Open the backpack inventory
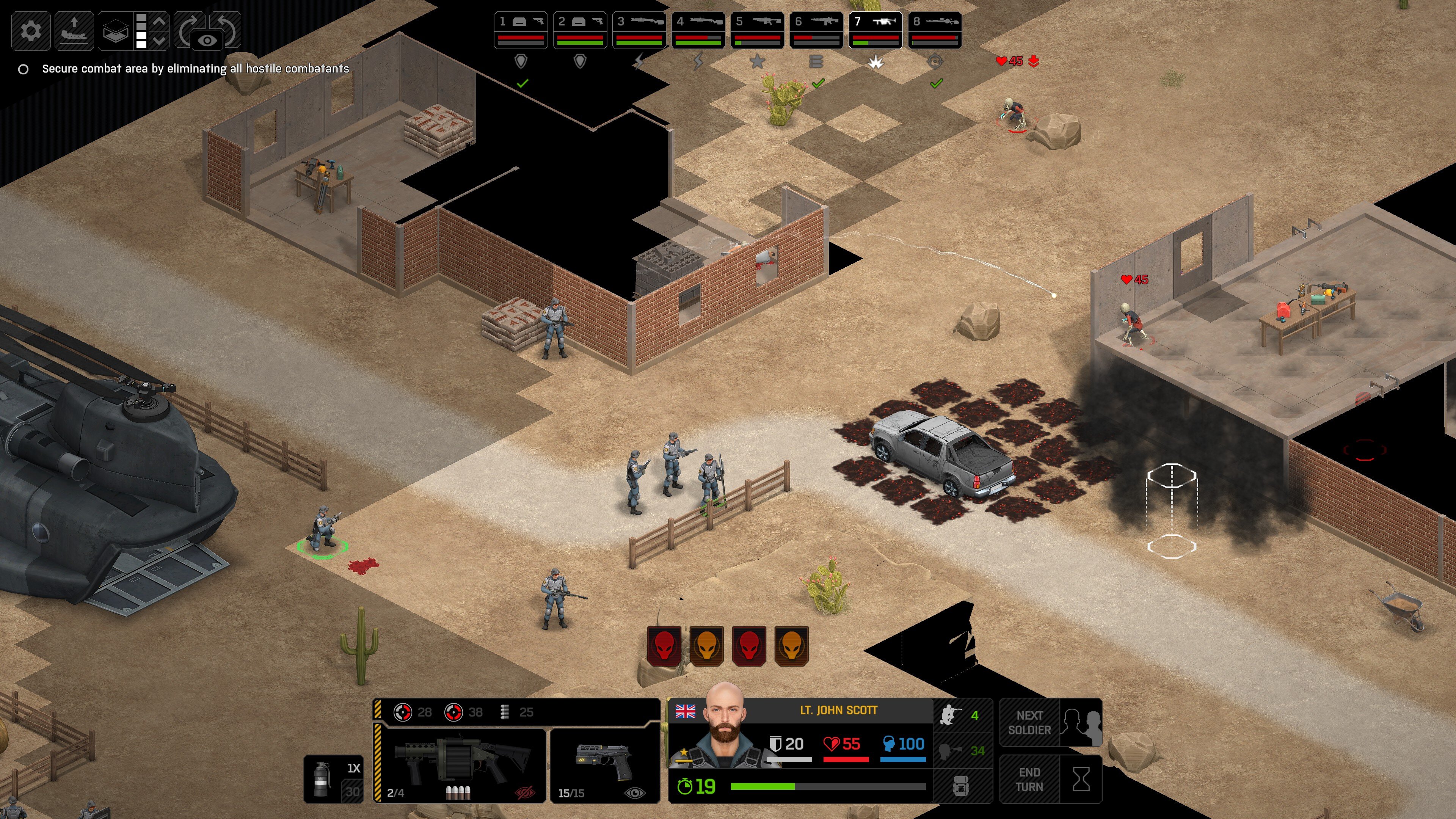Screen dimensions: 1456x819 click(x=962, y=786)
